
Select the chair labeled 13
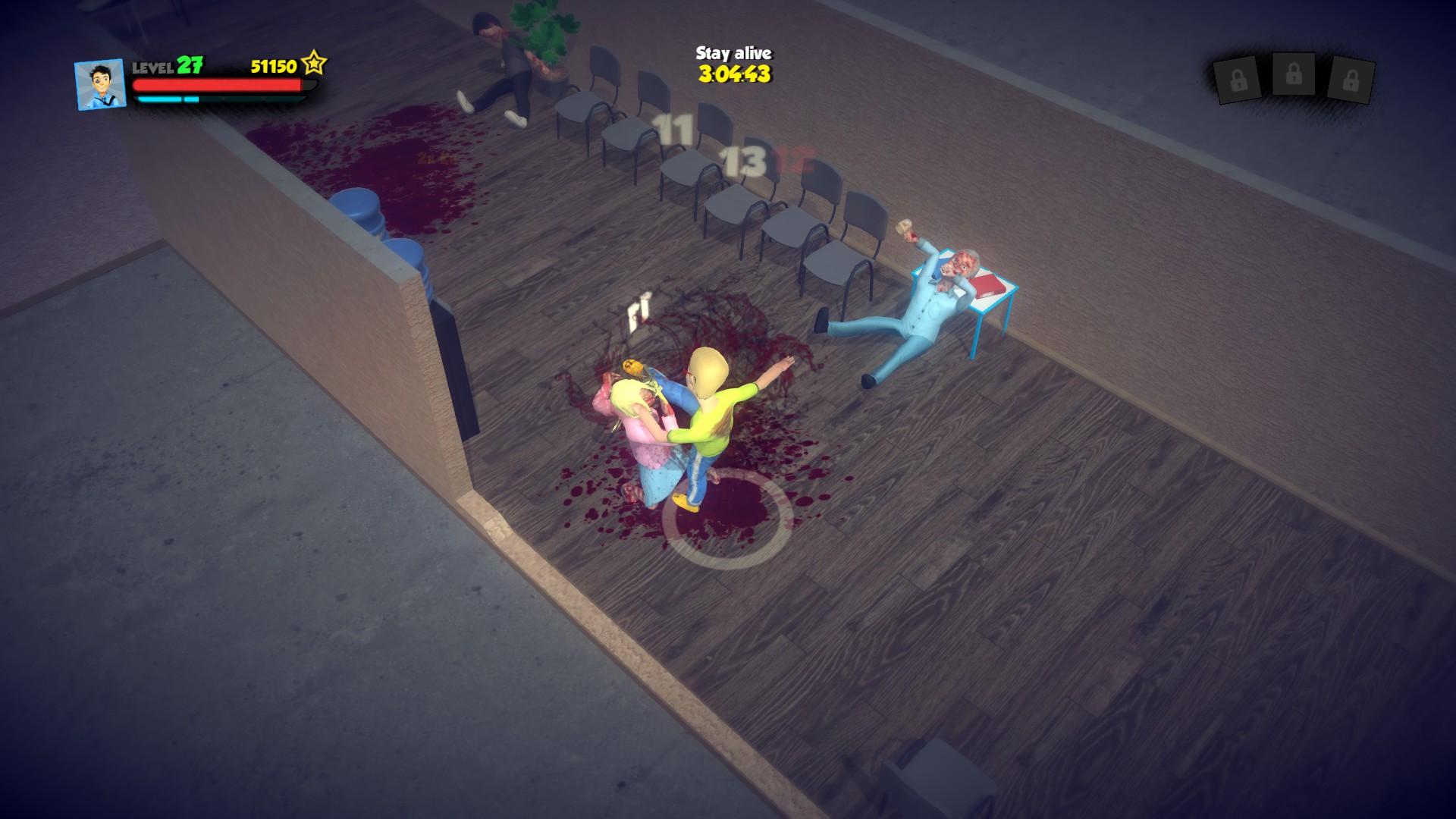point(745,159)
